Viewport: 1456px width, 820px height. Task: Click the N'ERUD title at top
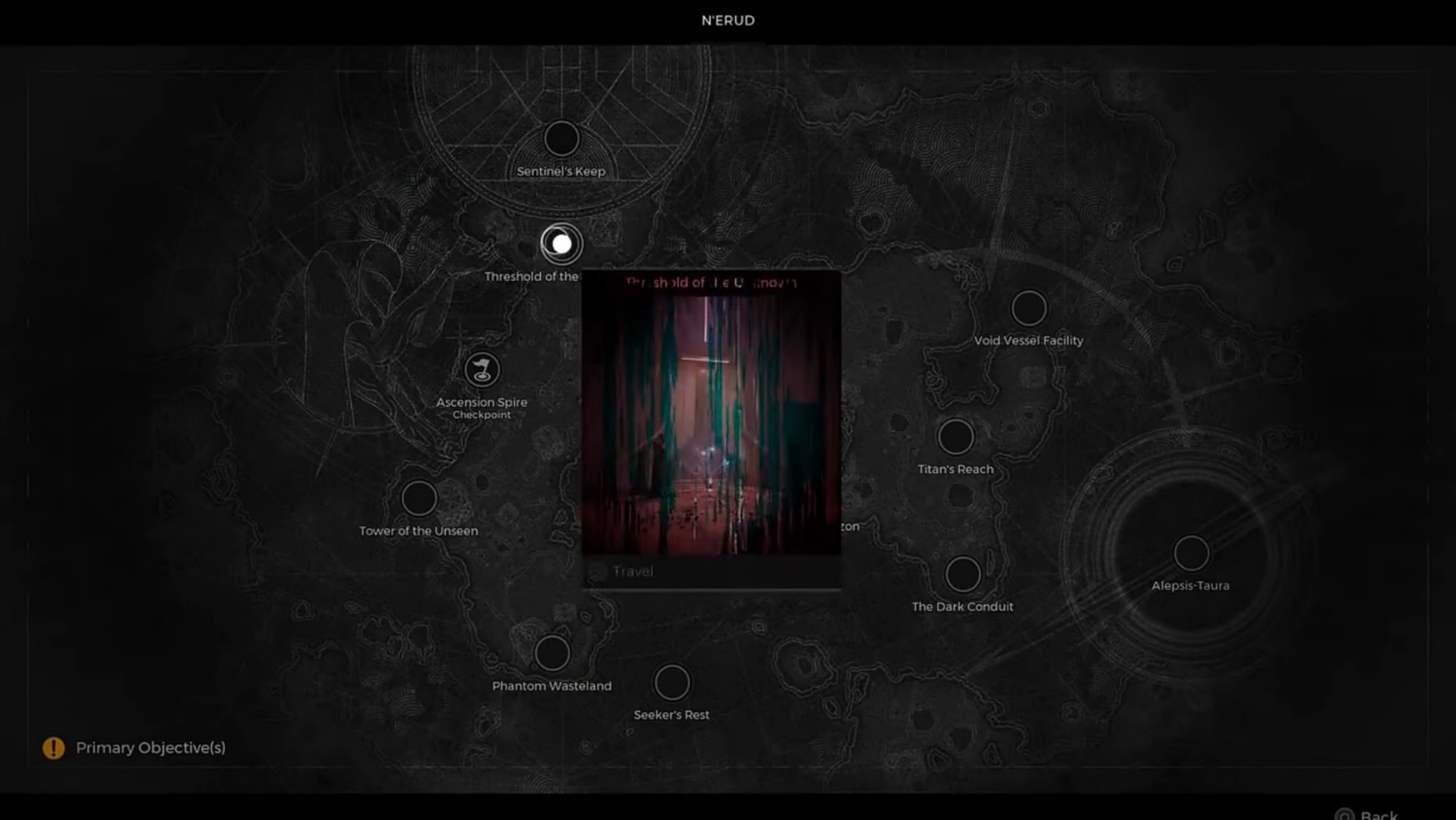click(x=727, y=20)
